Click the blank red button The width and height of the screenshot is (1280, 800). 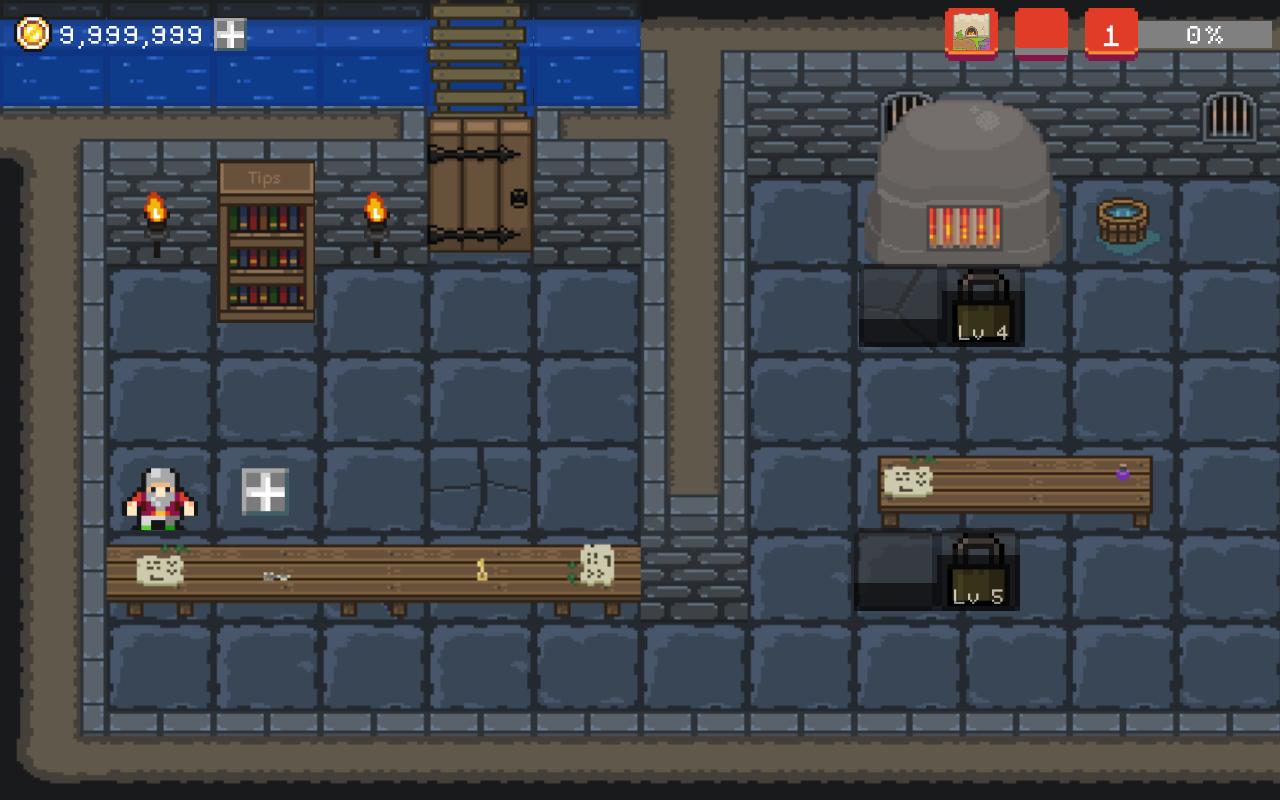coord(1041,33)
